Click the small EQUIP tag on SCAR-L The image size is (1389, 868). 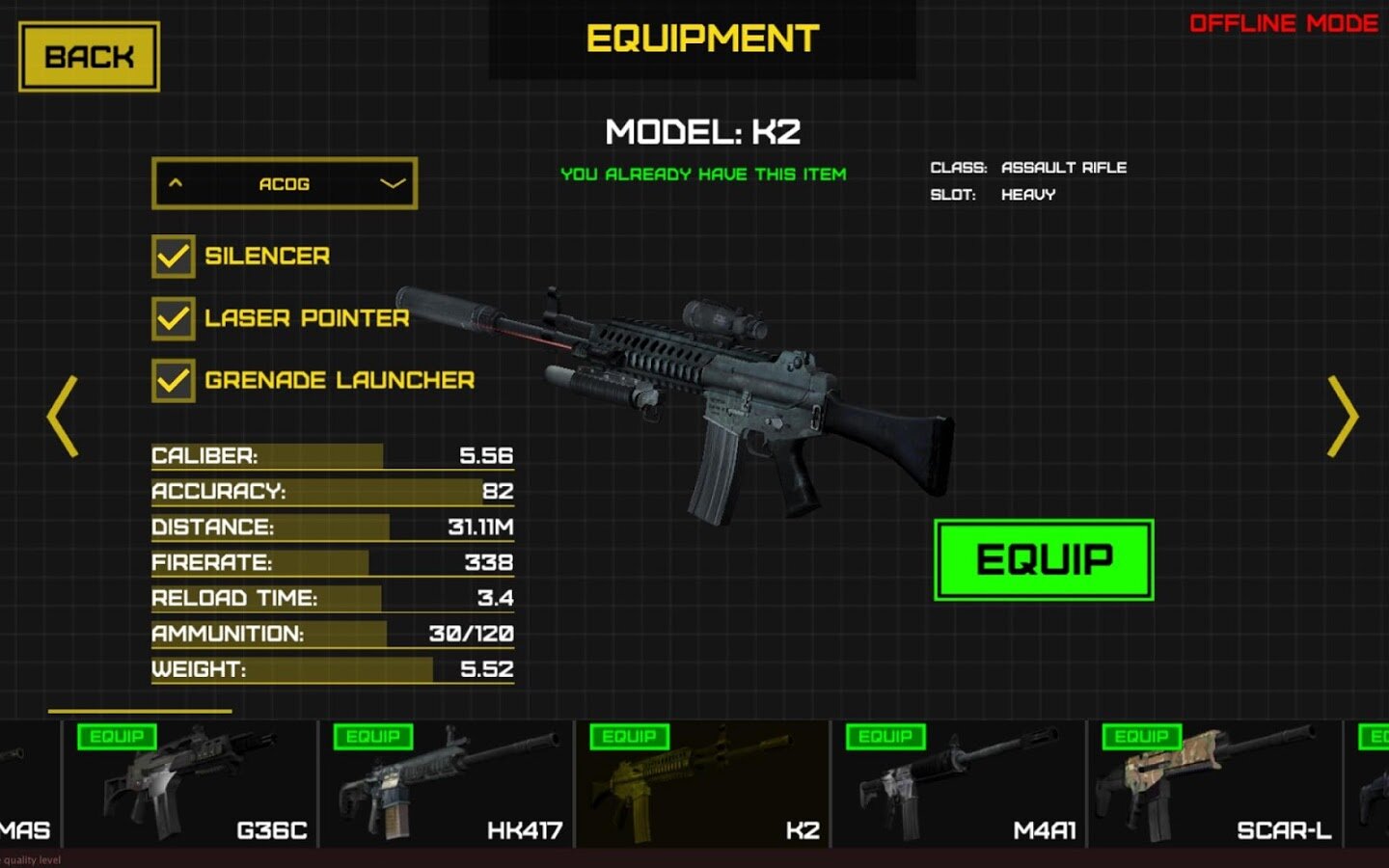pos(1141,737)
